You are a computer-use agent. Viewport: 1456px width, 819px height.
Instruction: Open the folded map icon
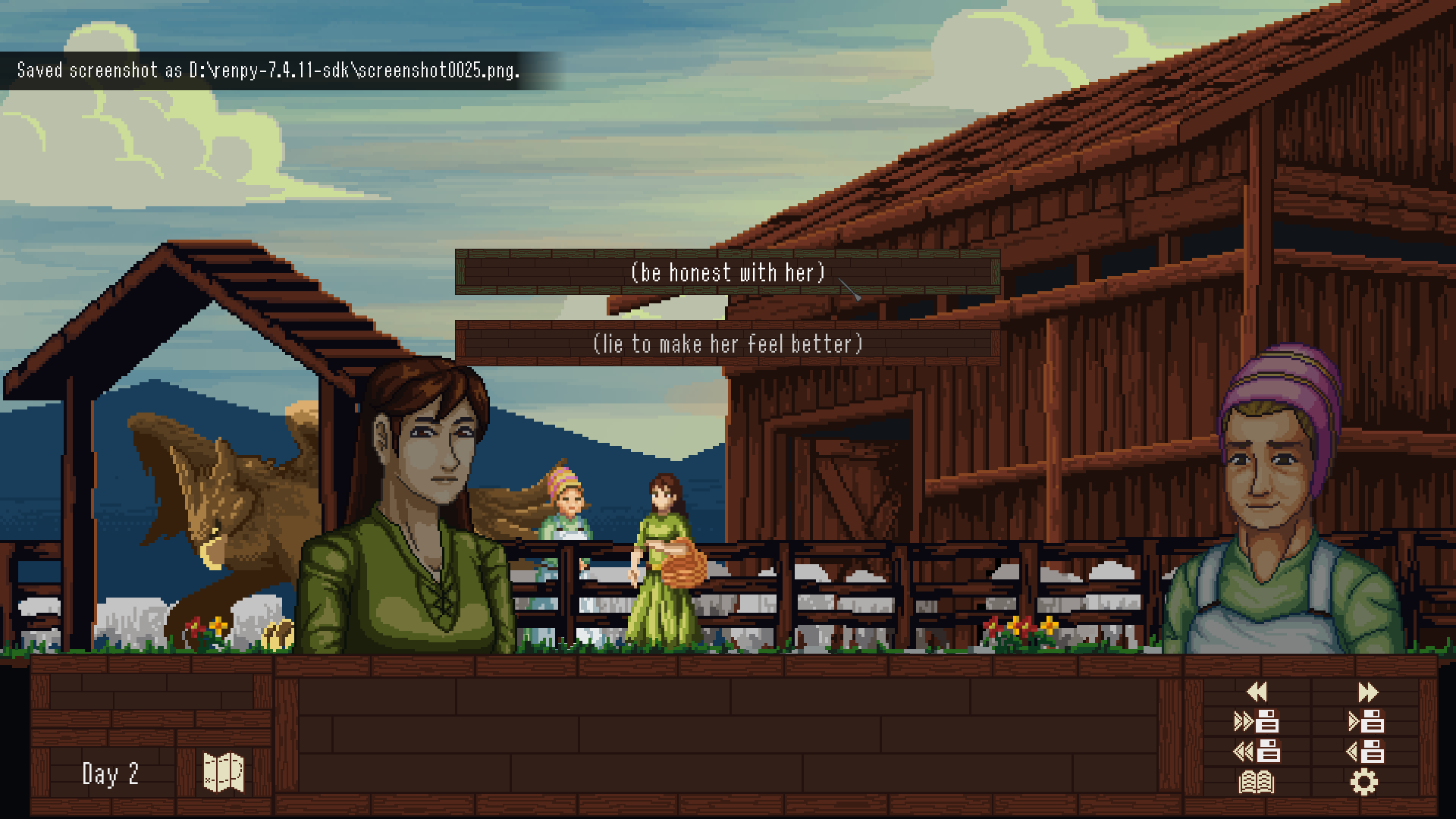click(224, 773)
